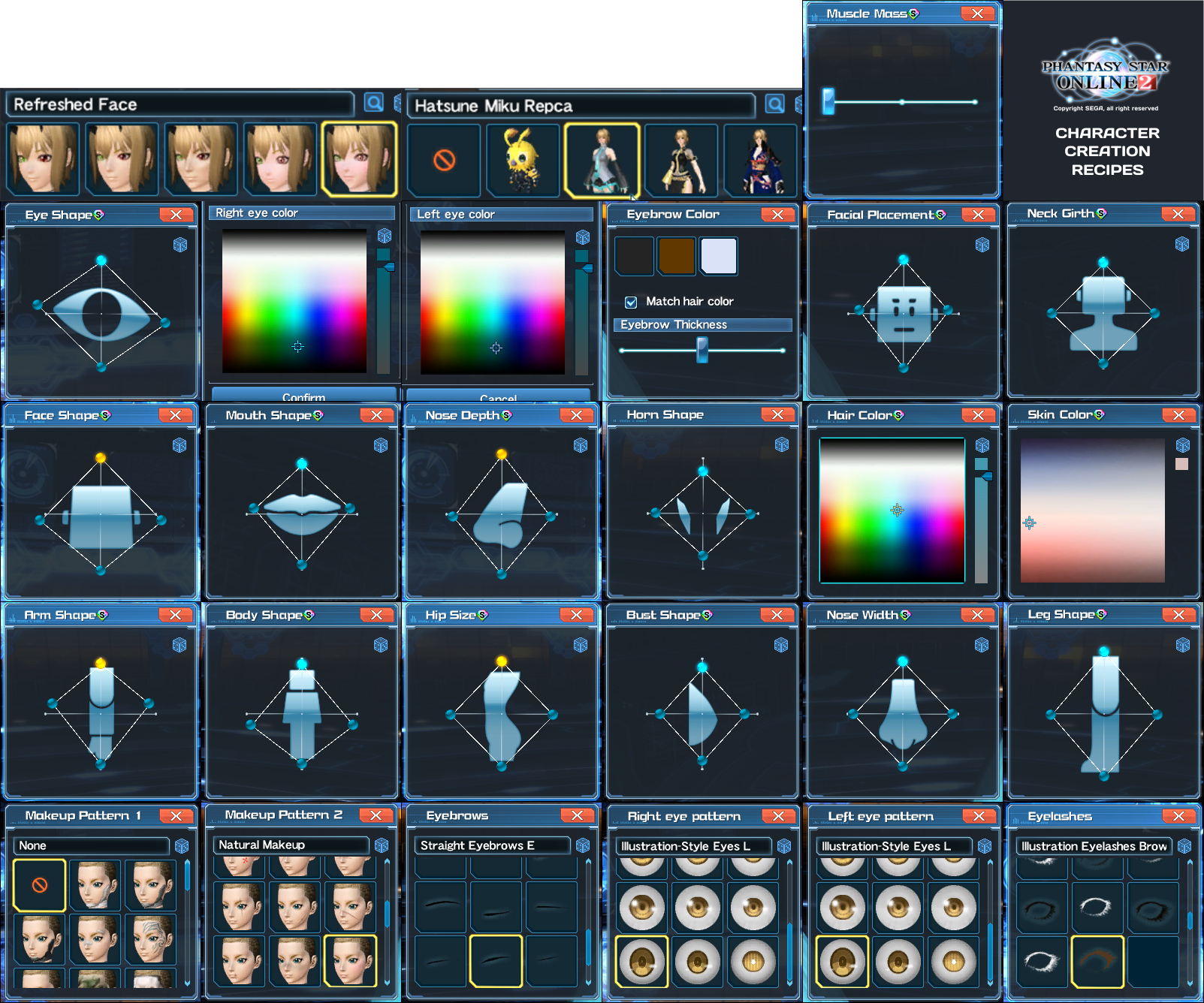Click the cube icon in the Nose Width panel
Viewport: 1204px width, 1003px height.
pyautogui.click(x=980, y=643)
